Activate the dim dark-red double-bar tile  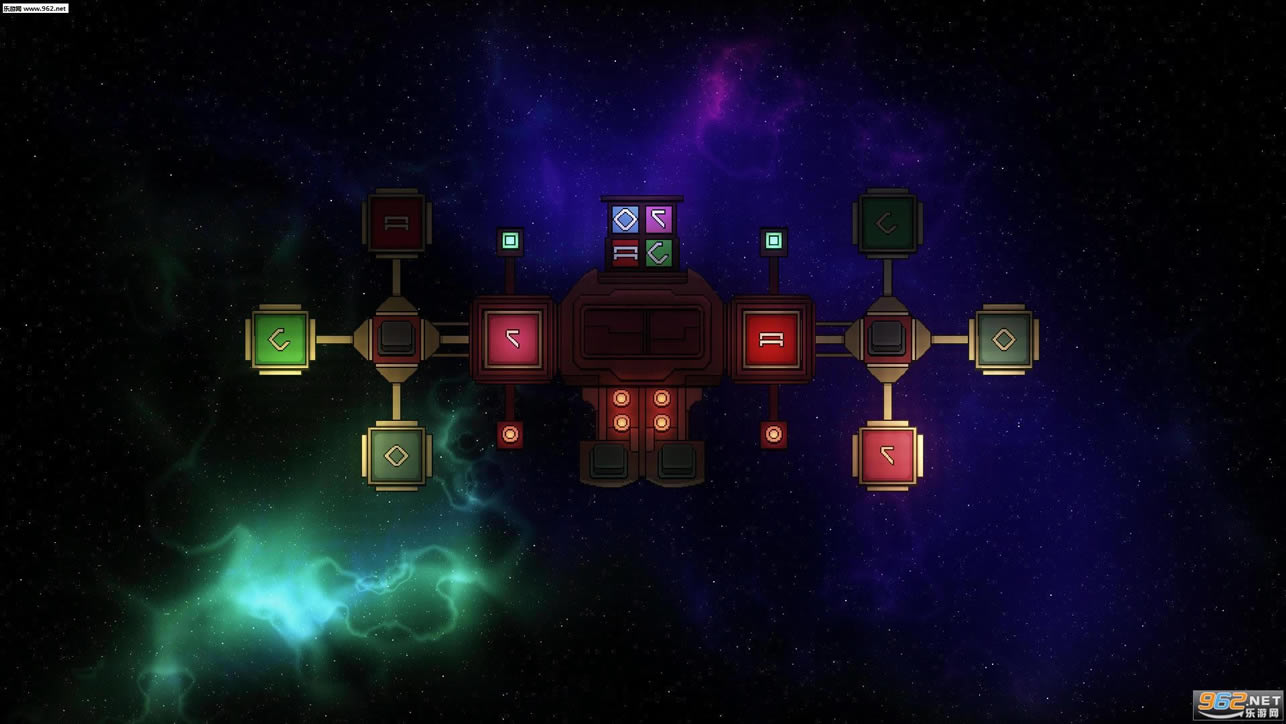coord(396,223)
